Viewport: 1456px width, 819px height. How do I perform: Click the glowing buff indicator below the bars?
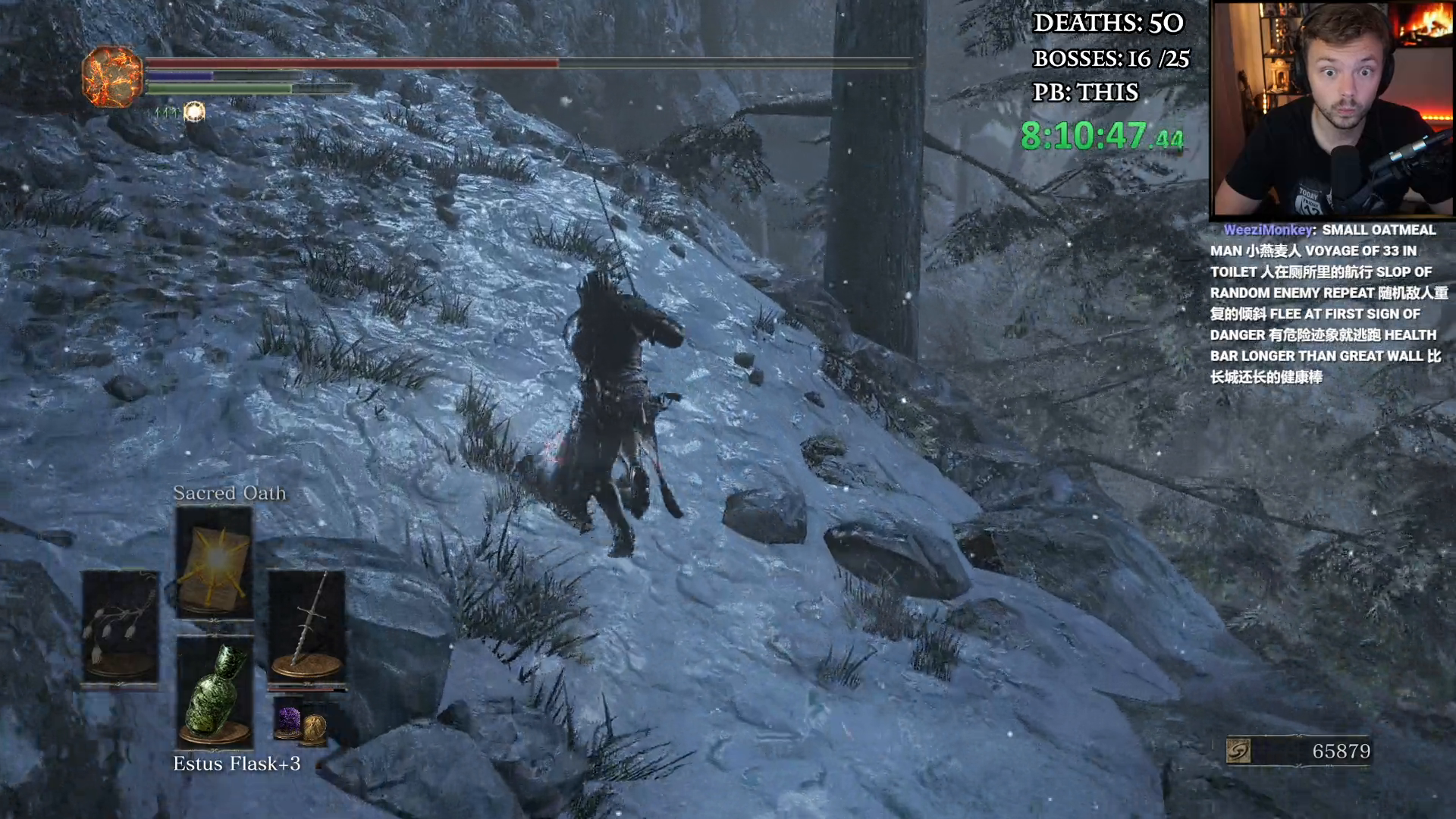[x=195, y=112]
